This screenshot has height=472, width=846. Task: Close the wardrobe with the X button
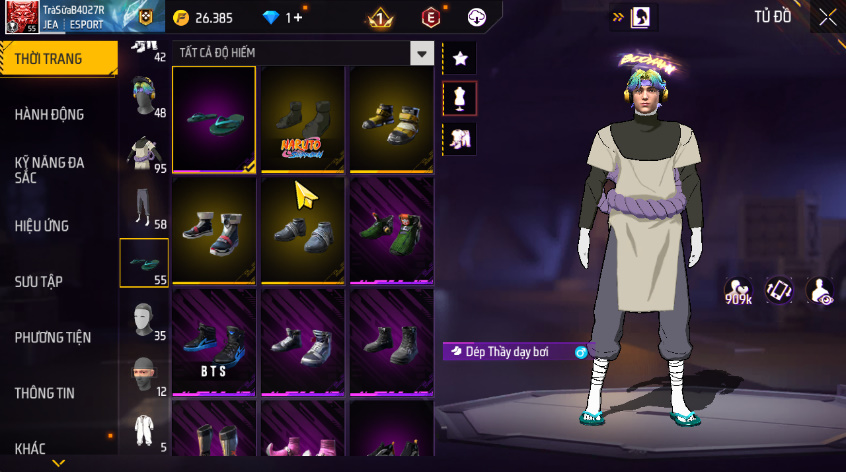click(x=827, y=17)
